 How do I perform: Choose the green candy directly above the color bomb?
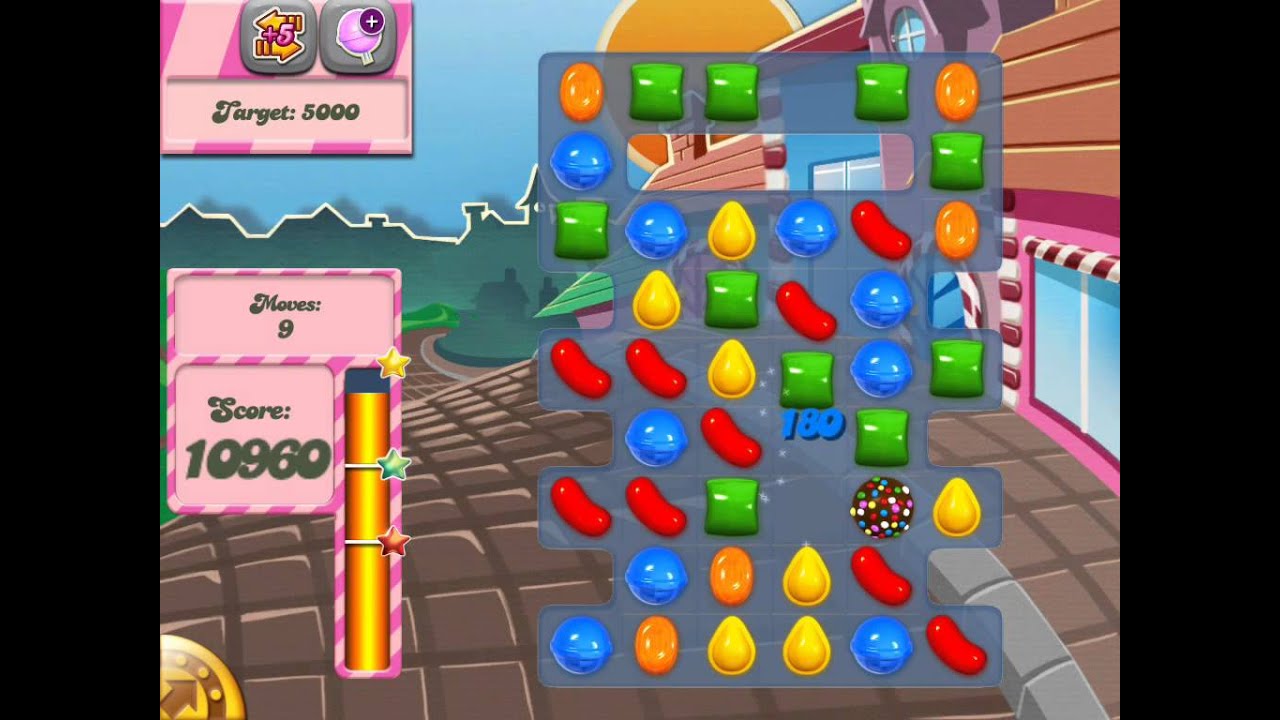click(881, 437)
